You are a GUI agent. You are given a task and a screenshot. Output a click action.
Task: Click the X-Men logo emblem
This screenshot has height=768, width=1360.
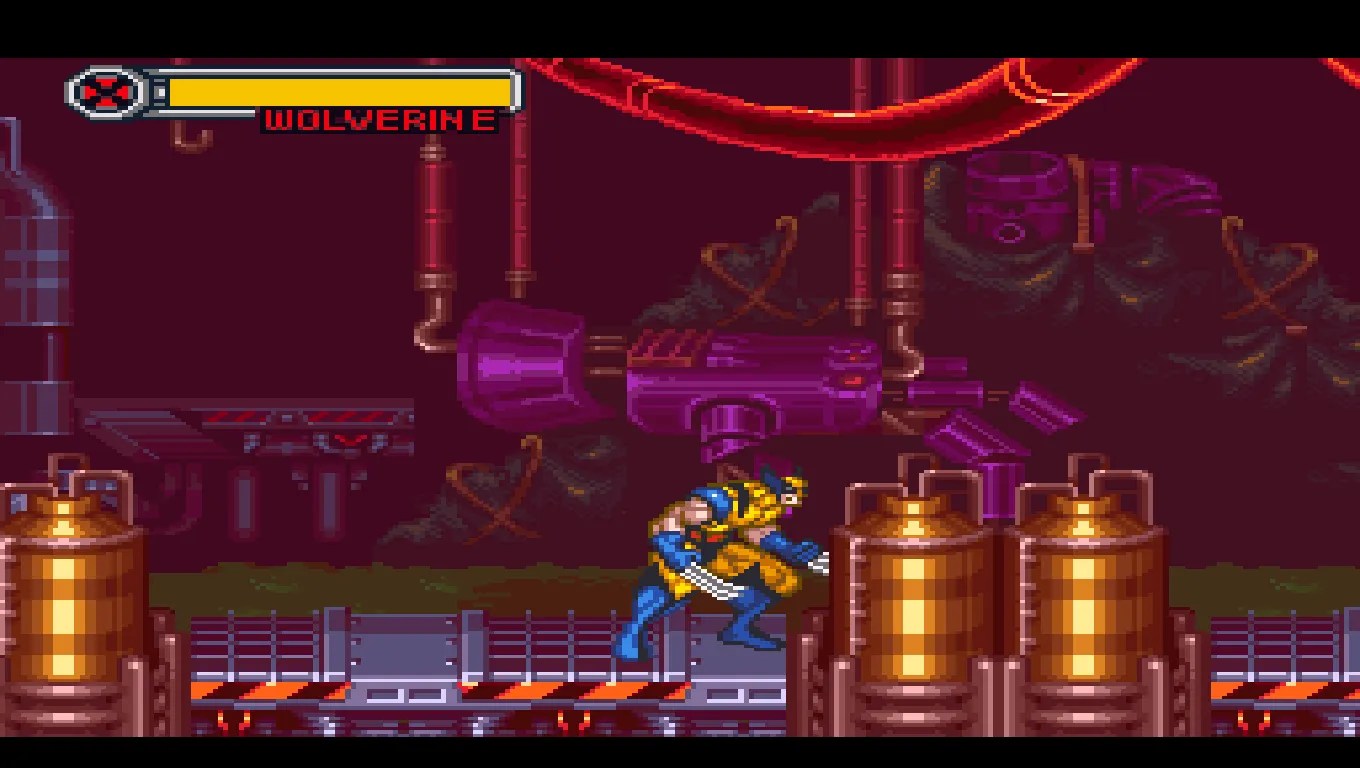(x=105, y=92)
